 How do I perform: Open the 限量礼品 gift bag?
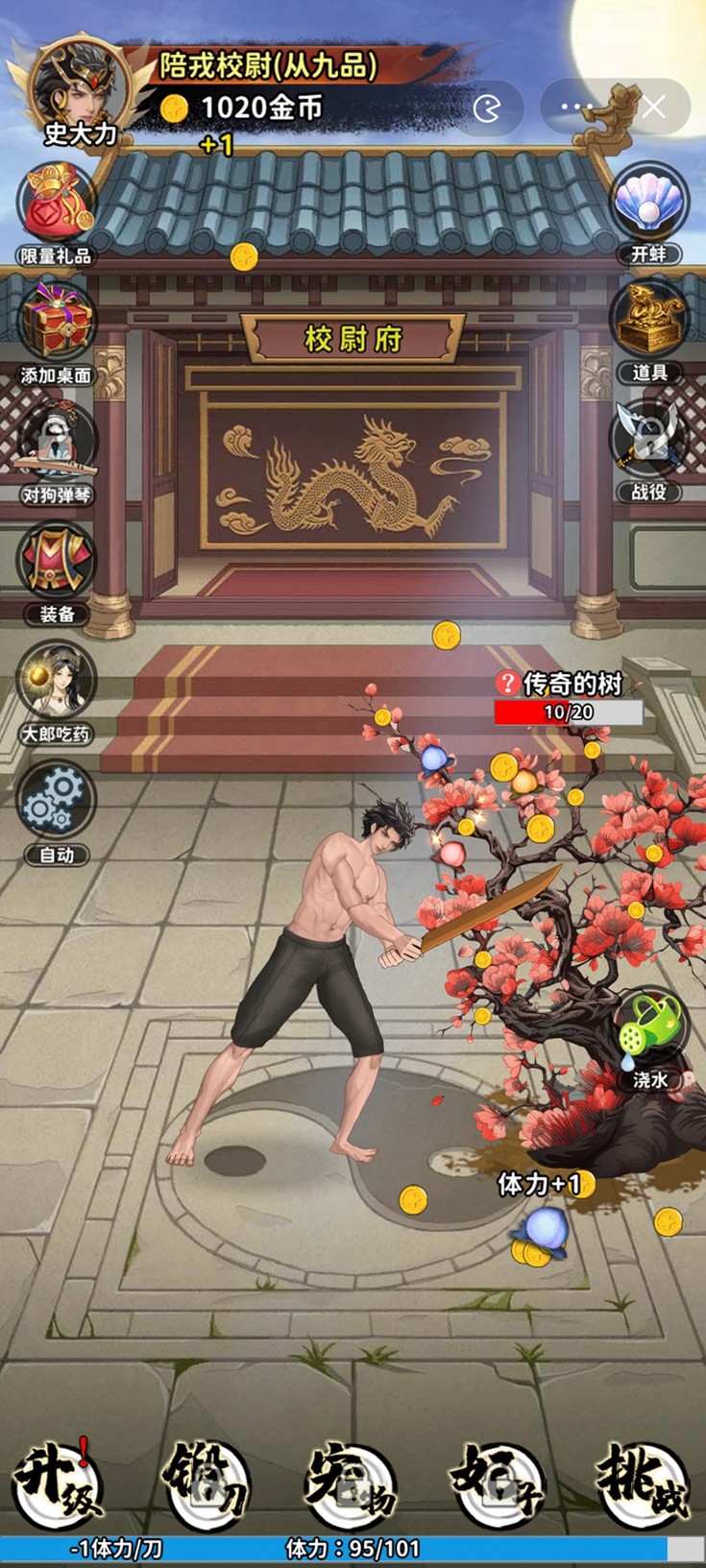[x=57, y=204]
